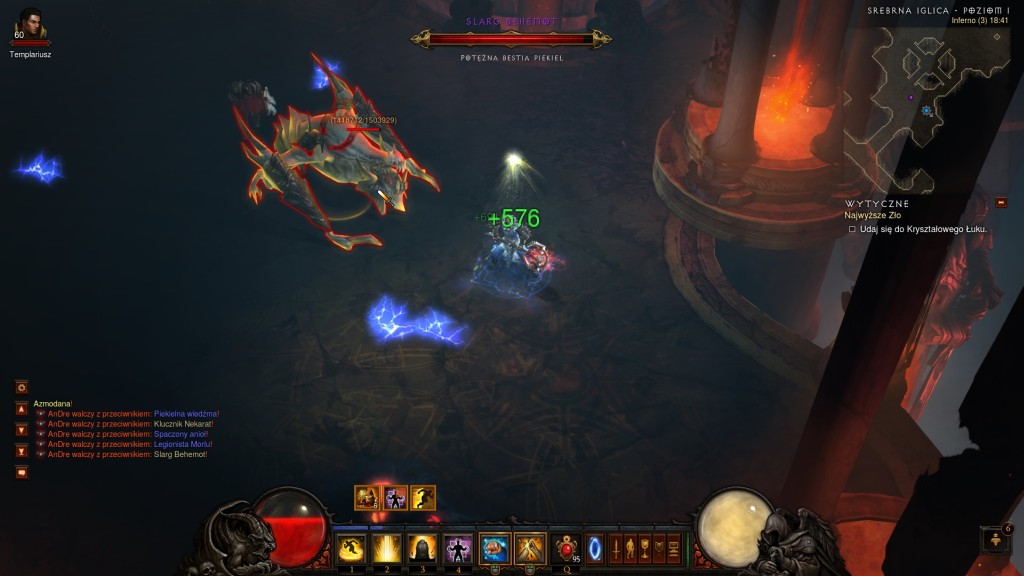Open the character inventory figure icon
The width and height of the screenshot is (1024, 576).
[630, 549]
